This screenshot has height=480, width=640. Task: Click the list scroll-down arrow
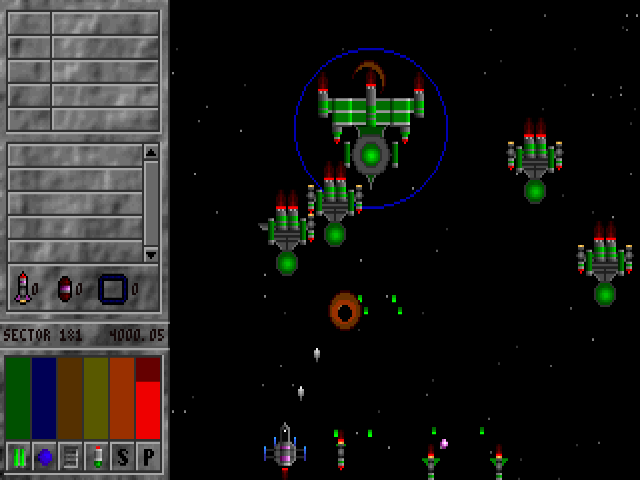(x=151, y=254)
